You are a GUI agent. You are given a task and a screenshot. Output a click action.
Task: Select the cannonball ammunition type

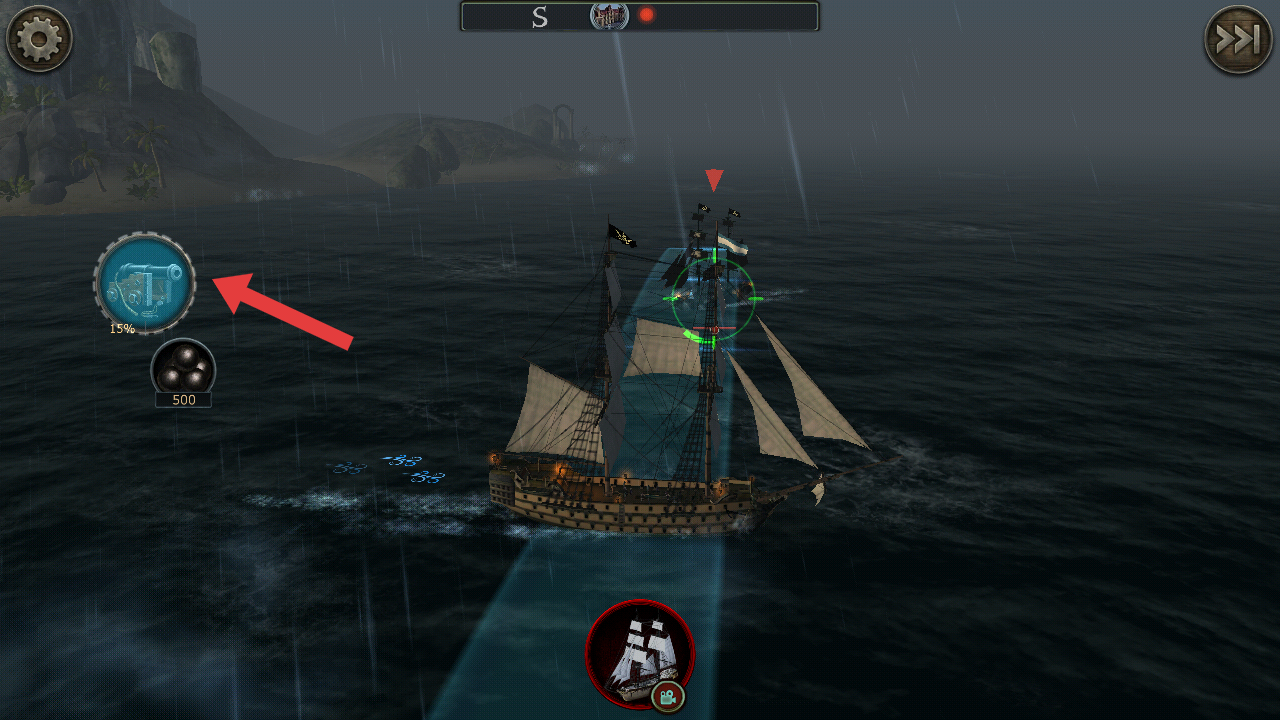[x=183, y=369]
